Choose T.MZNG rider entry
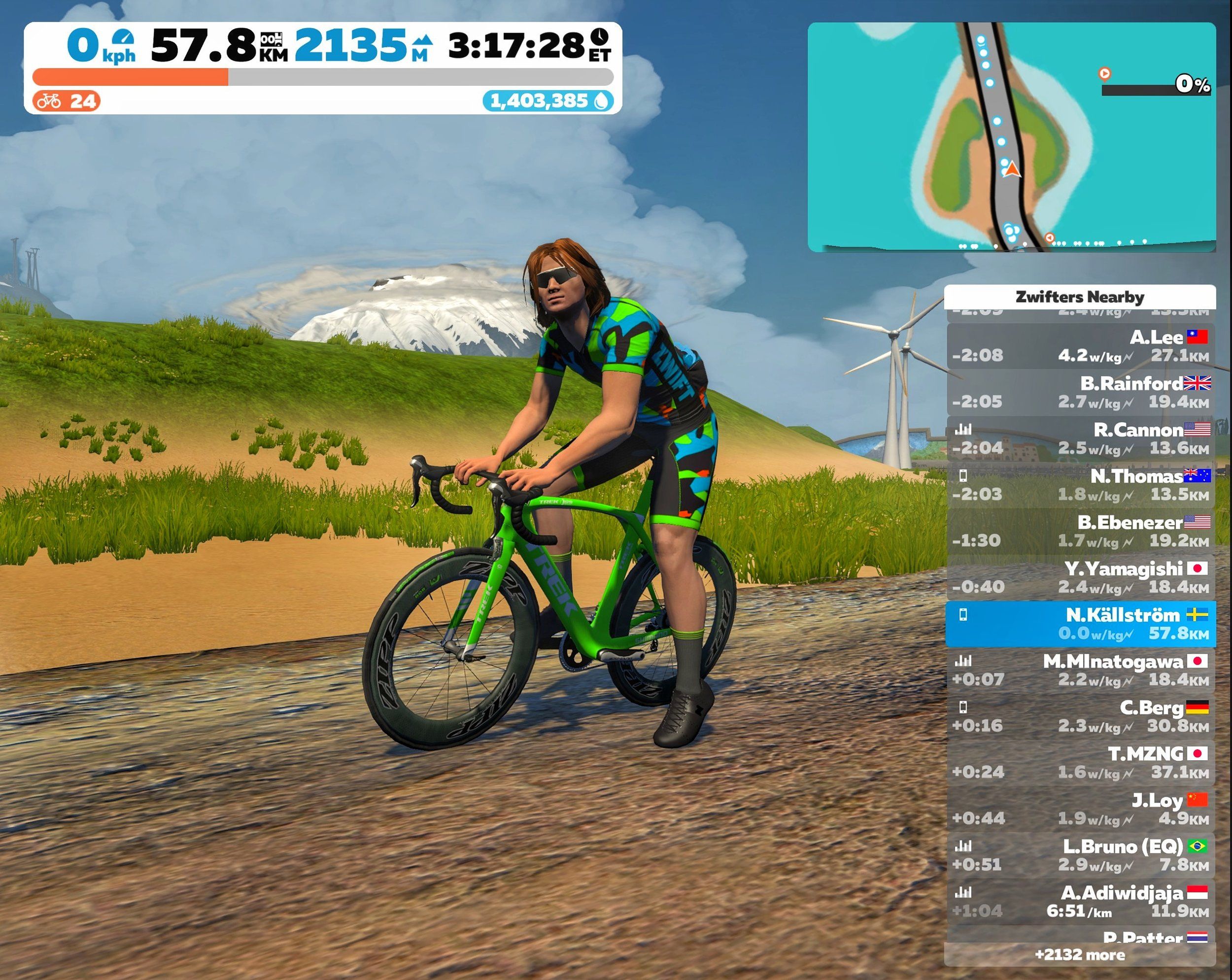 click(x=1079, y=763)
